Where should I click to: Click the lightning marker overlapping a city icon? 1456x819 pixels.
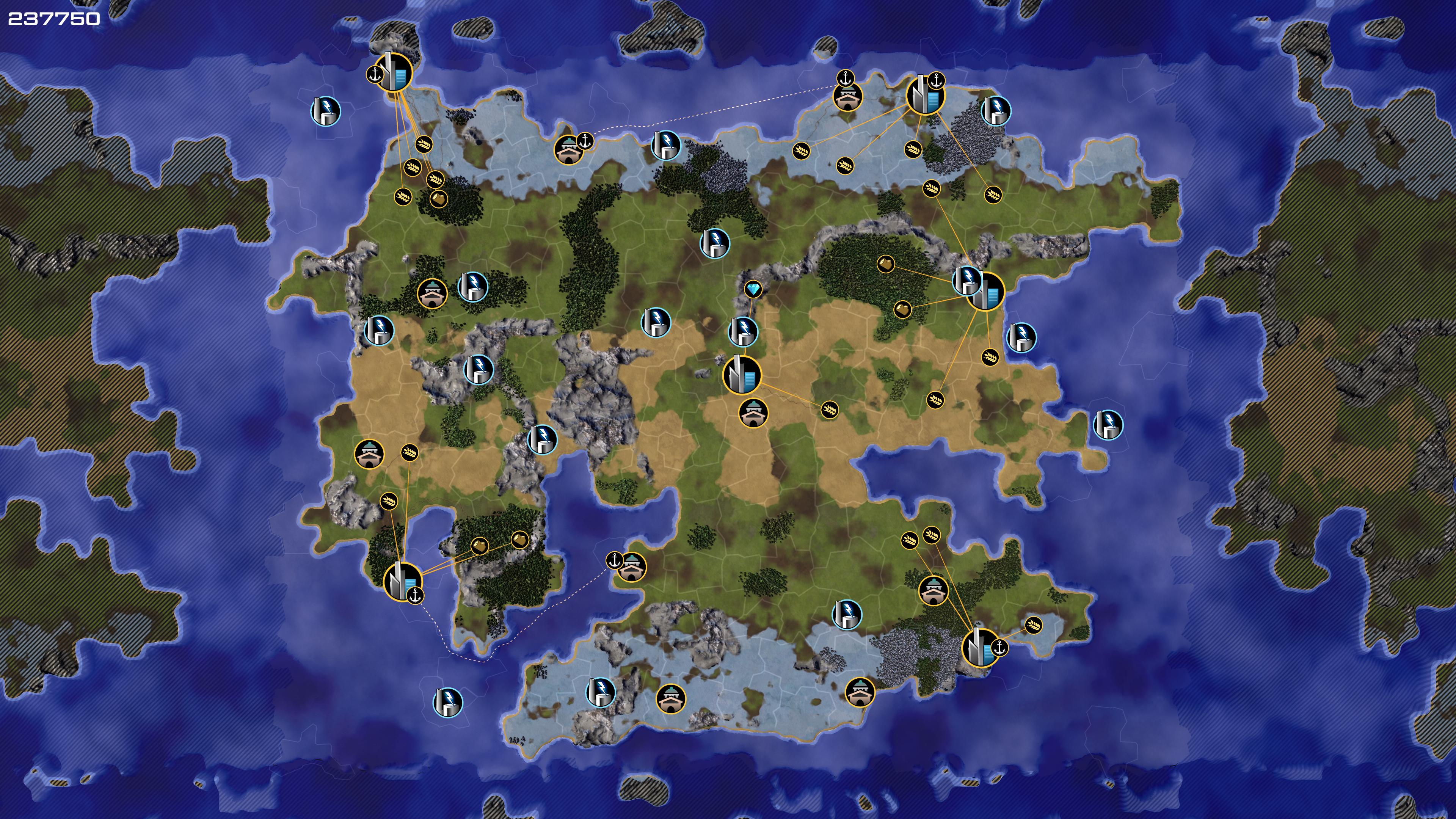point(967,279)
